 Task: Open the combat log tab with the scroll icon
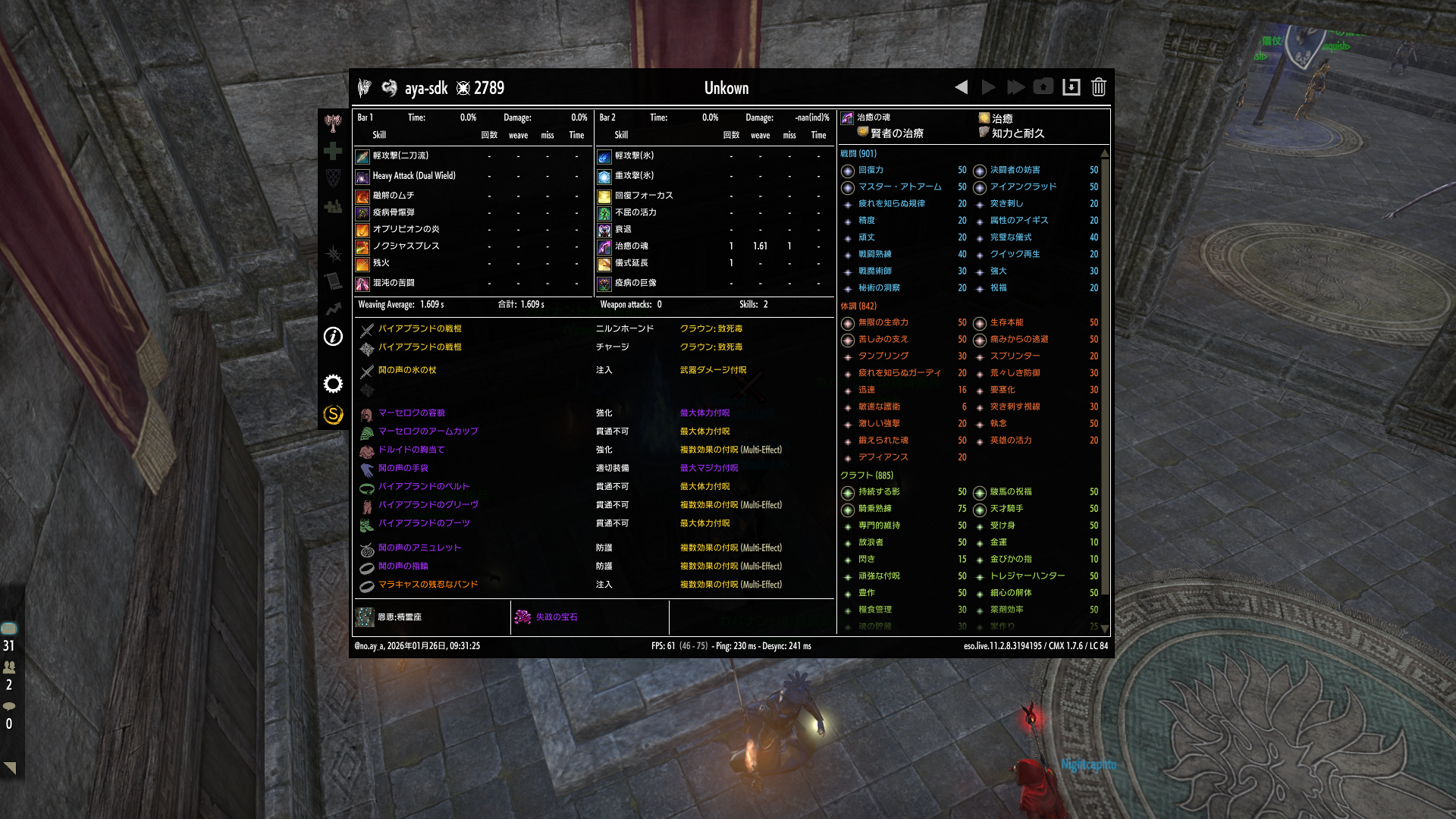333,281
